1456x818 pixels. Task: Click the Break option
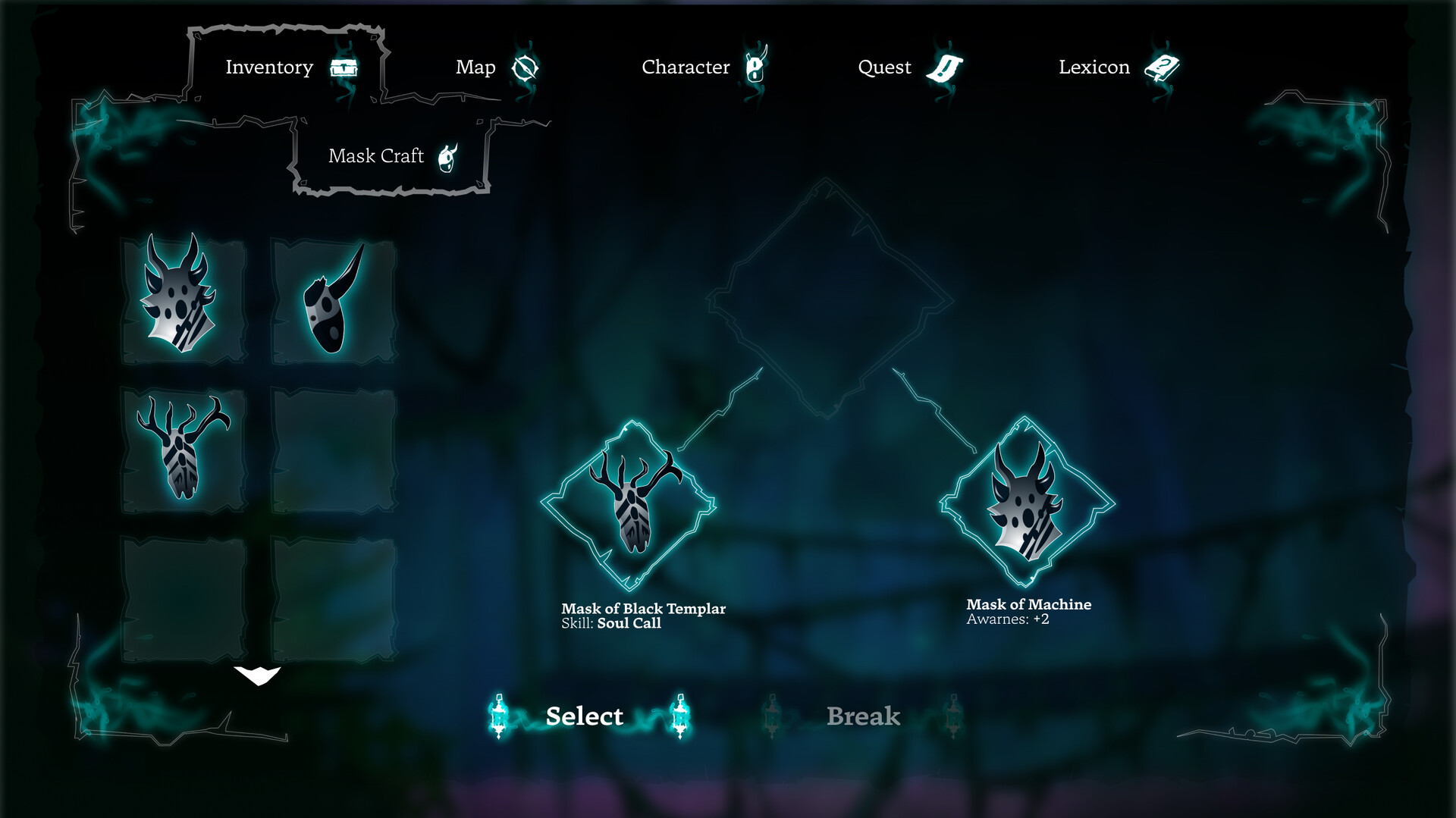[x=864, y=716]
